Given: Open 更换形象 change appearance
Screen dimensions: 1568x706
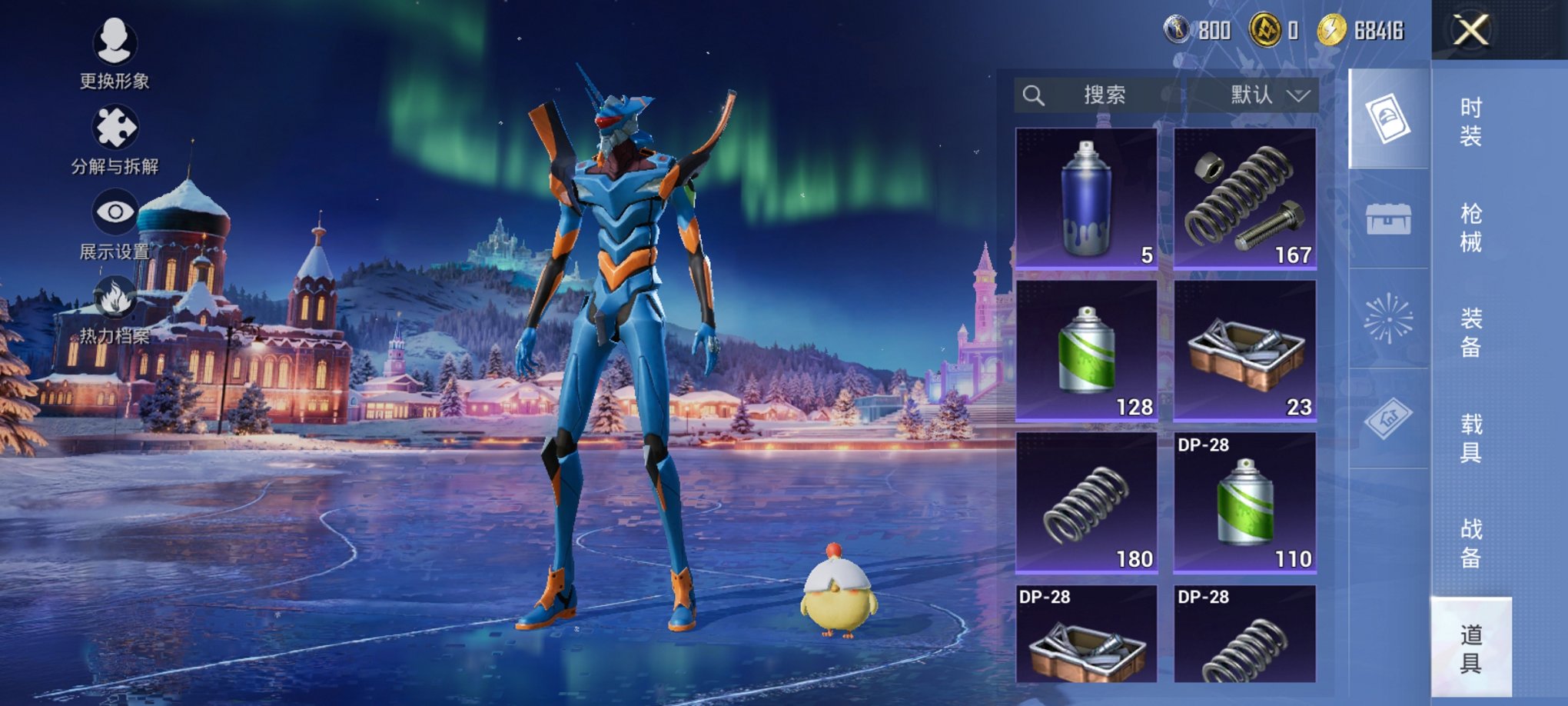Looking at the screenshot, I should [x=115, y=50].
